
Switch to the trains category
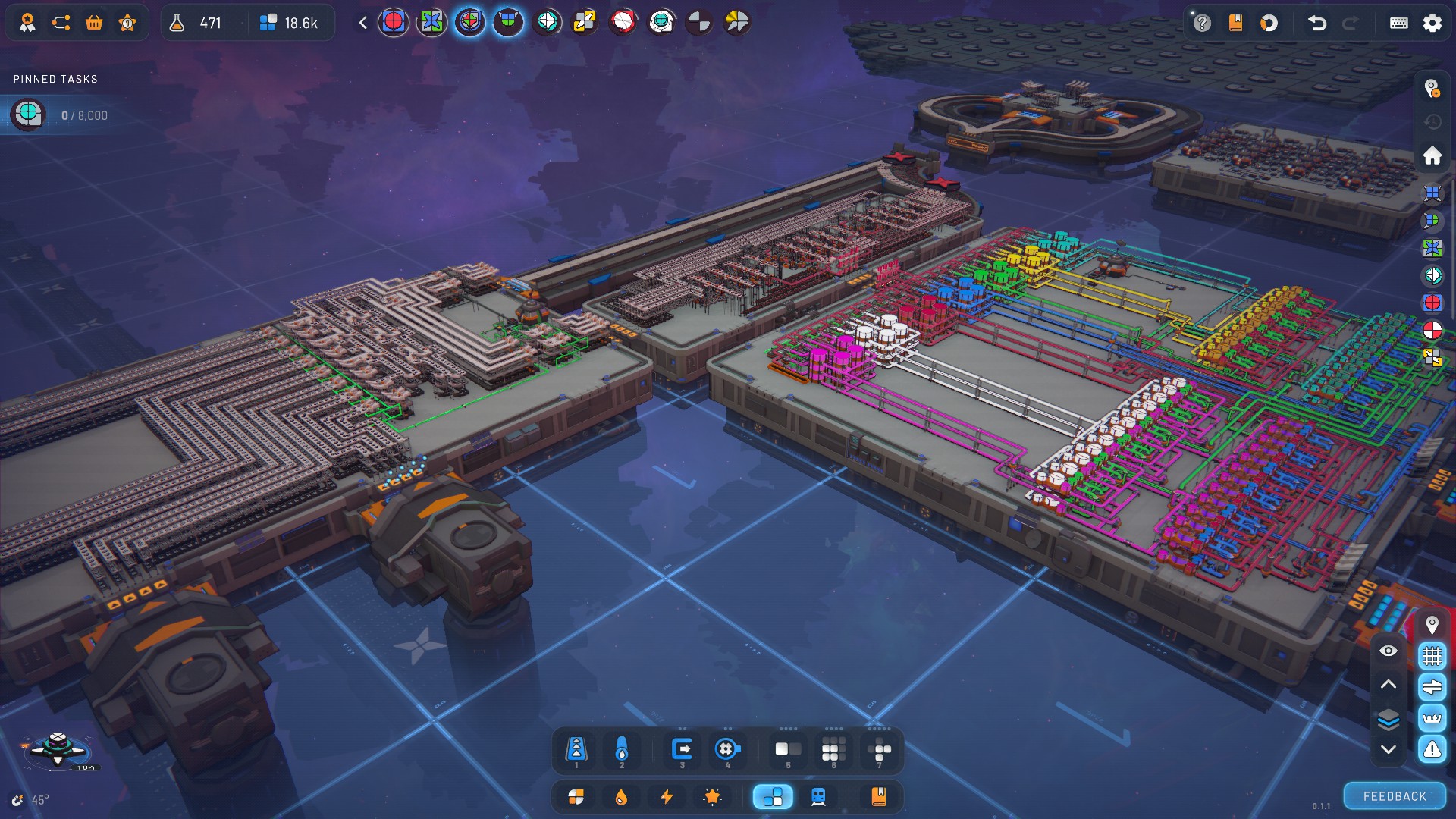coord(818,796)
